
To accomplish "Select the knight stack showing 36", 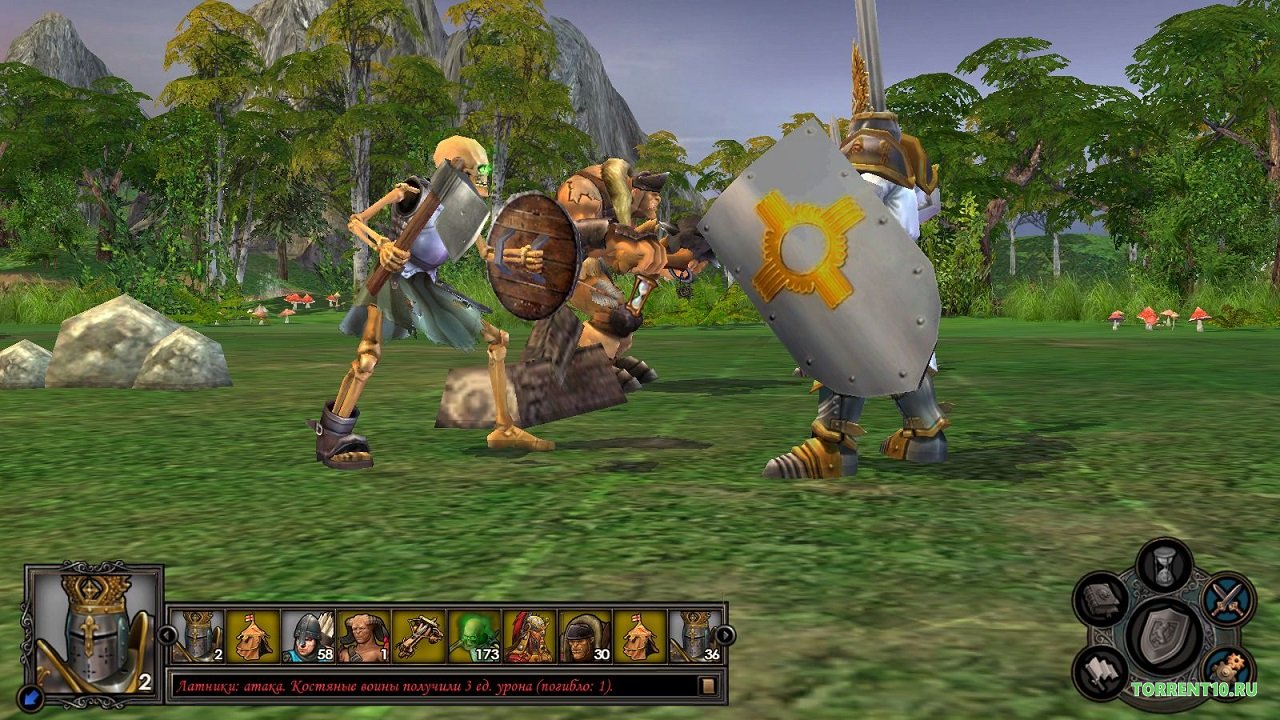I will click(x=696, y=637).
